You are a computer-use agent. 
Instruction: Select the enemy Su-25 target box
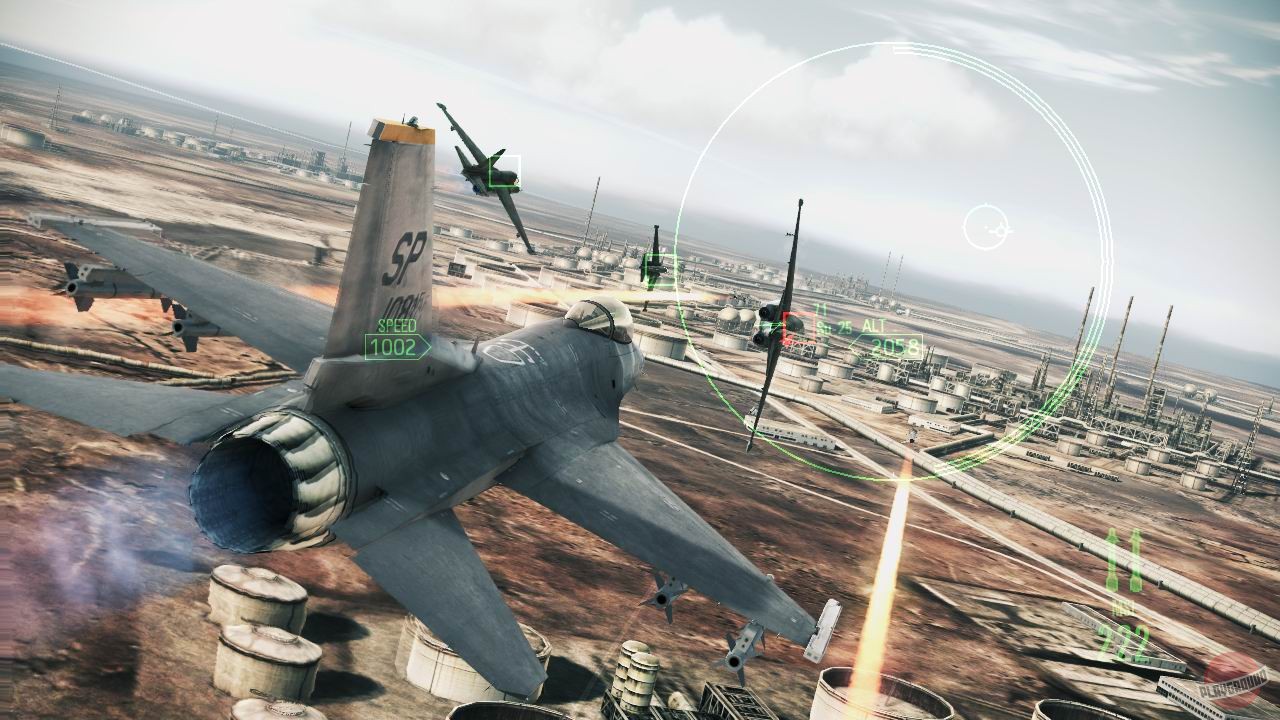coord(799,328)
